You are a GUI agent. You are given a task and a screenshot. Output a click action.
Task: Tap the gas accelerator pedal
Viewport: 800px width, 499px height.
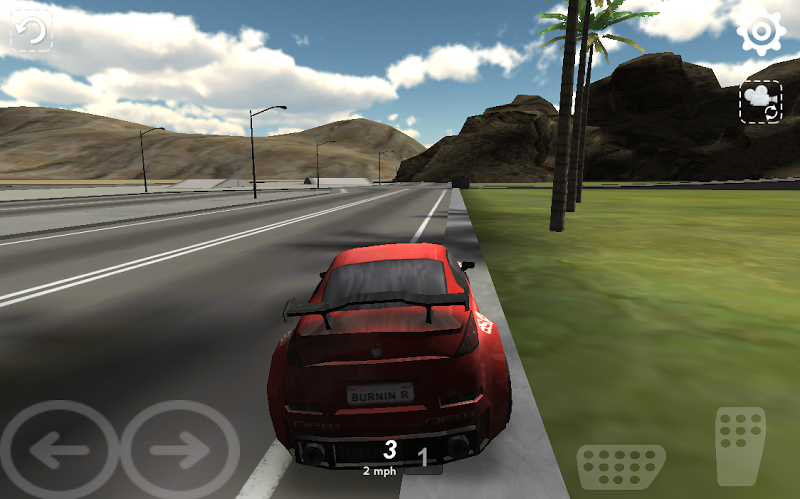point(740,446)
